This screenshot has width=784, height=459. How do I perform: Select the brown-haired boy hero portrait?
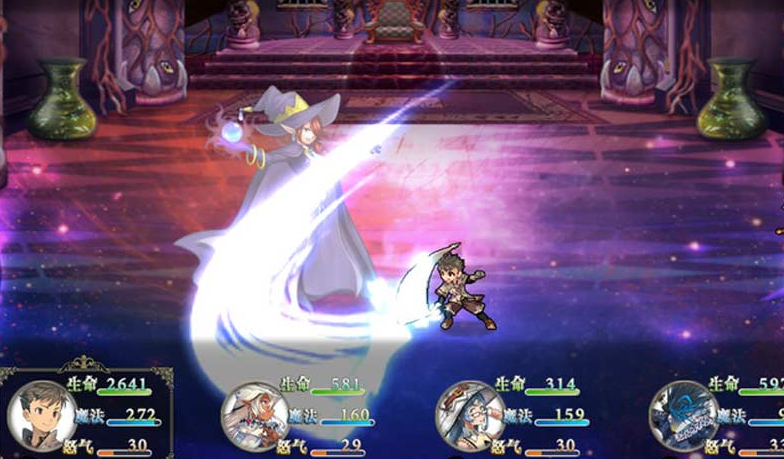pyautogui.click(x=42, y=415)
